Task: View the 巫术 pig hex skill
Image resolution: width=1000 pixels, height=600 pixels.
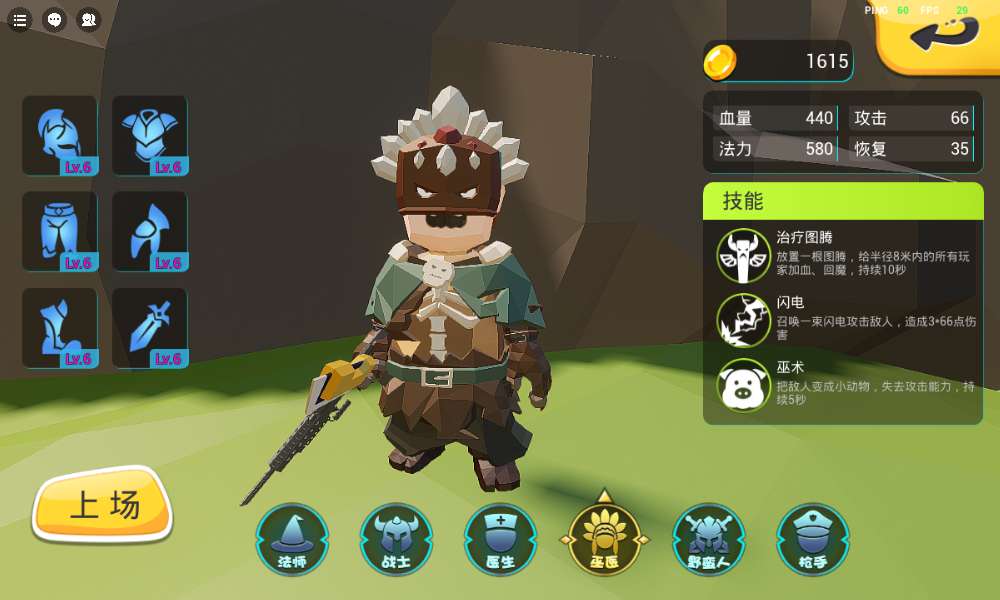Action: pyautogui.click(x=744, y=384)
